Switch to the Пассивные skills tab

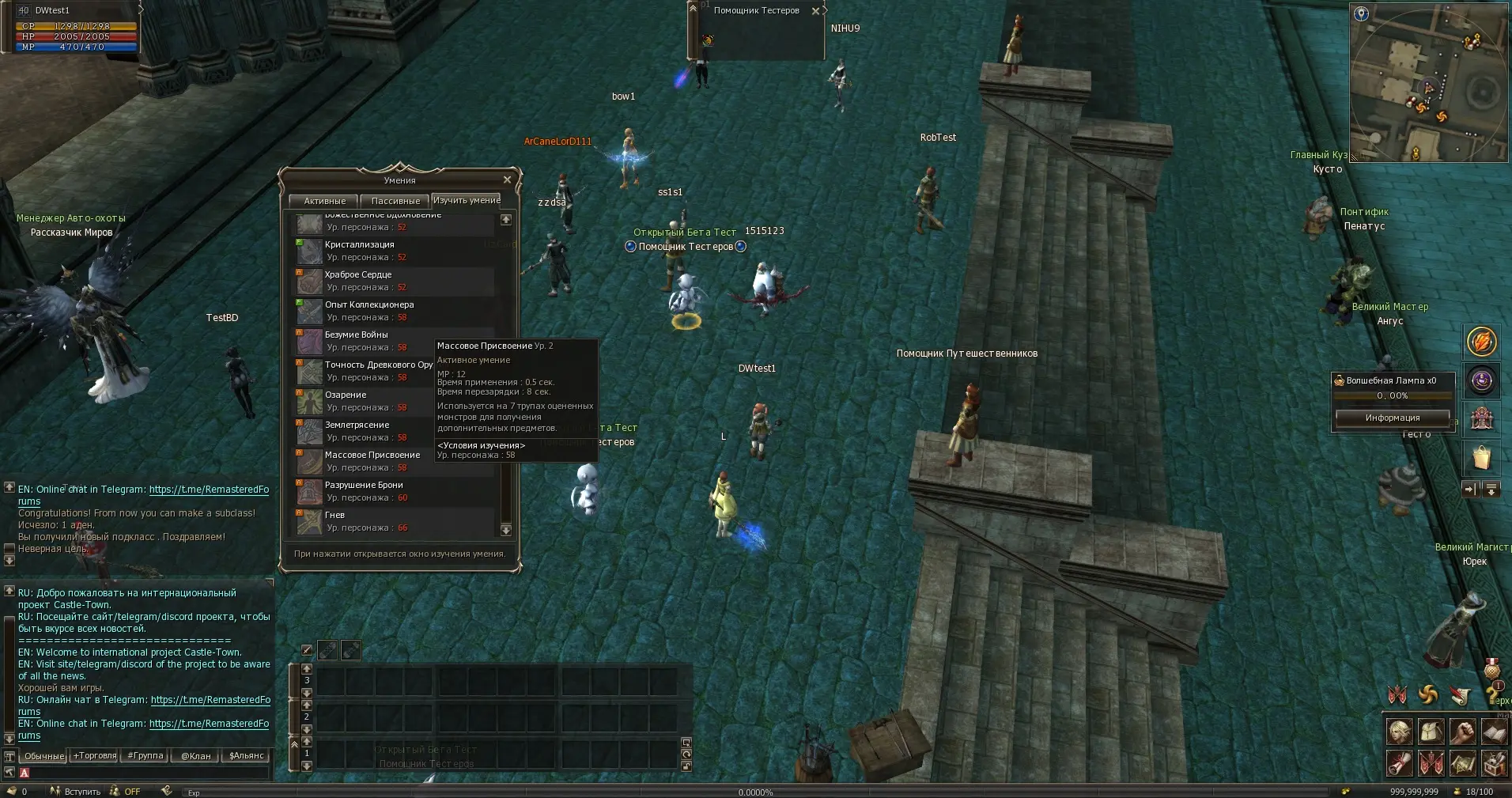coord(395,201)
